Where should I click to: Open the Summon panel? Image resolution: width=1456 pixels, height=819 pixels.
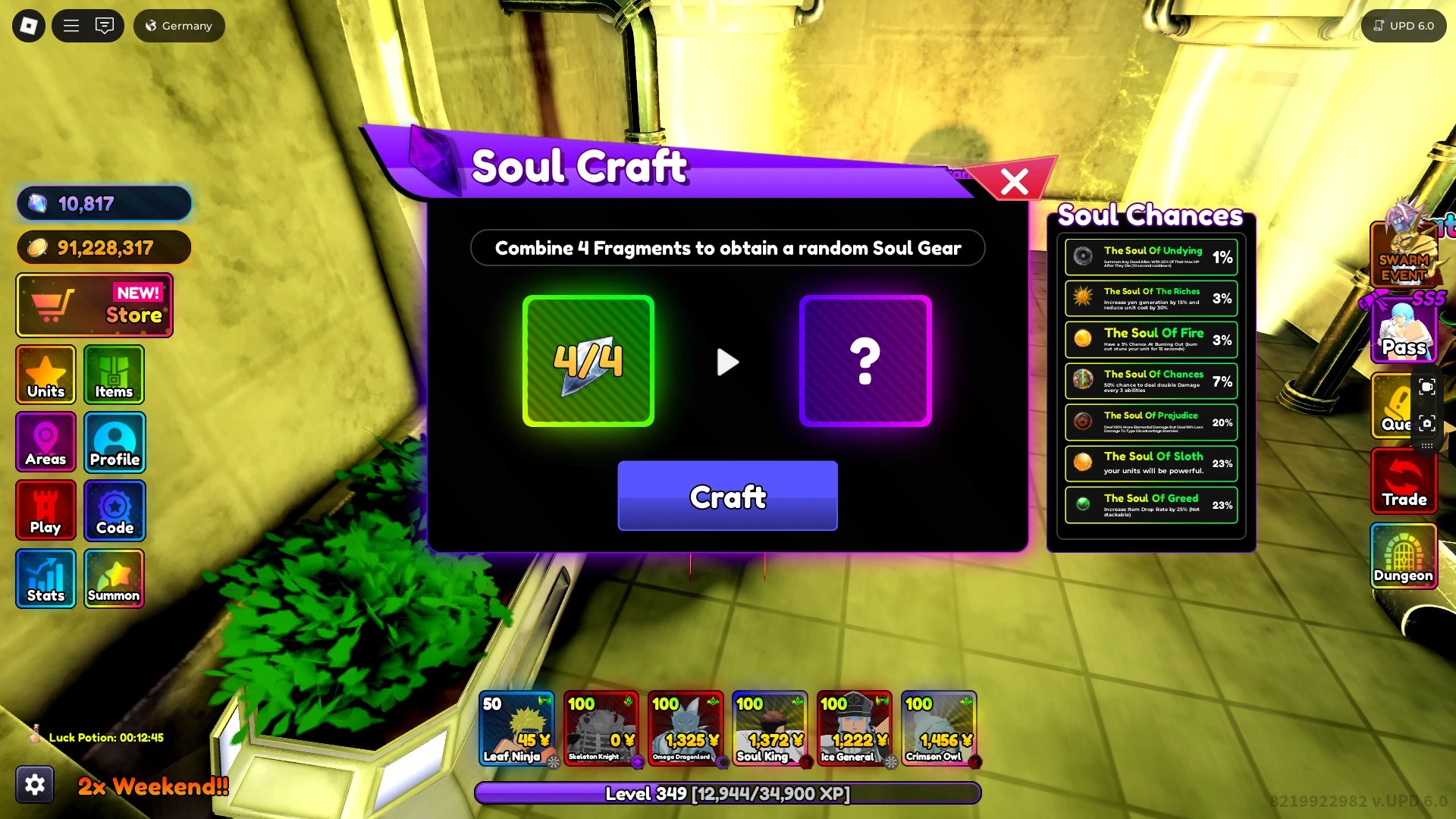click(x=114, y=579)
